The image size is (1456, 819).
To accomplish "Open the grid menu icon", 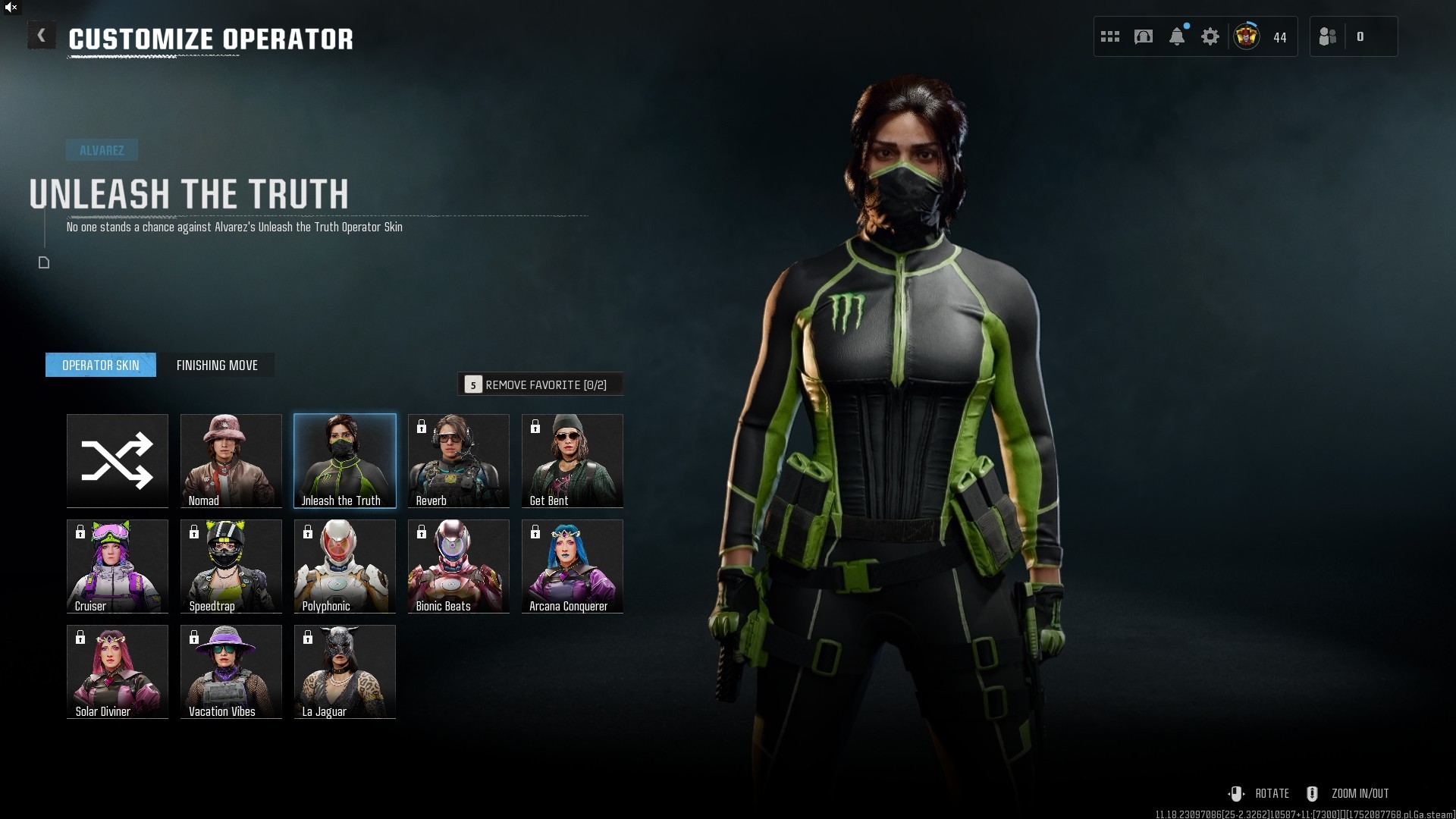I will [x=1110, y=36].
